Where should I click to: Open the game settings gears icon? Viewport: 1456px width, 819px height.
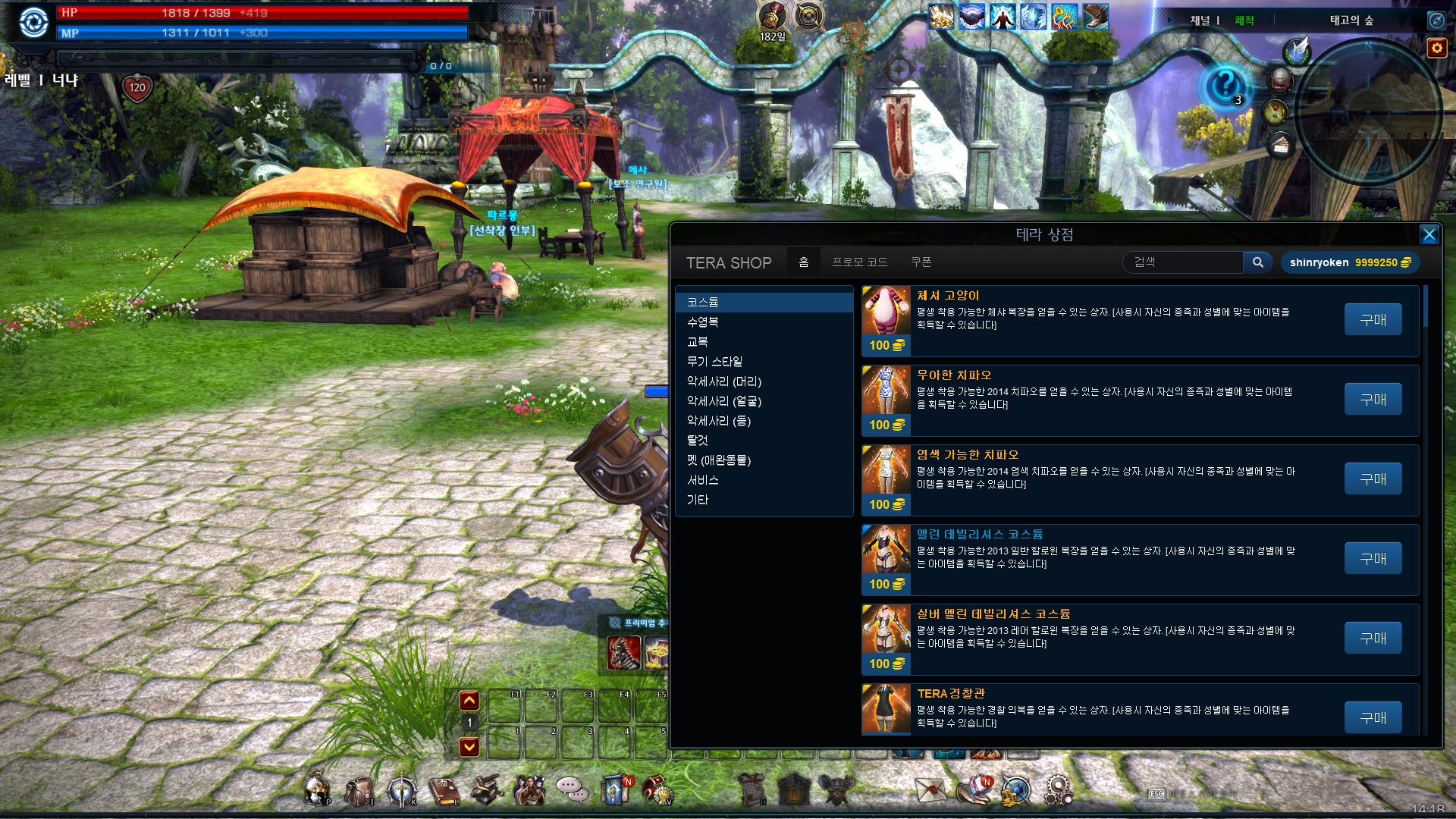[1059, 789]
